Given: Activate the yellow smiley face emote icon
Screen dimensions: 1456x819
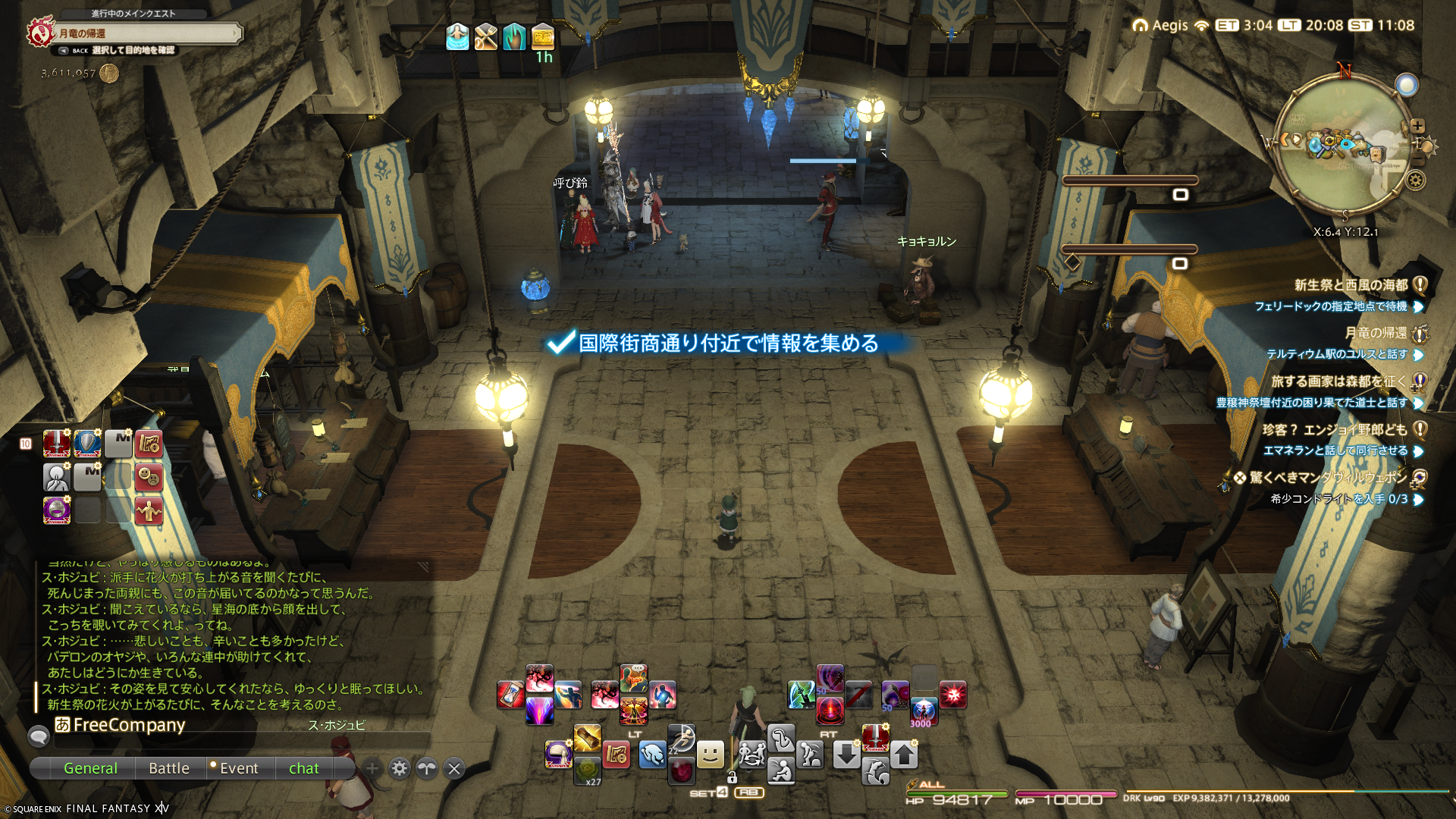Looking at the screenshot, I should (710, 754).
